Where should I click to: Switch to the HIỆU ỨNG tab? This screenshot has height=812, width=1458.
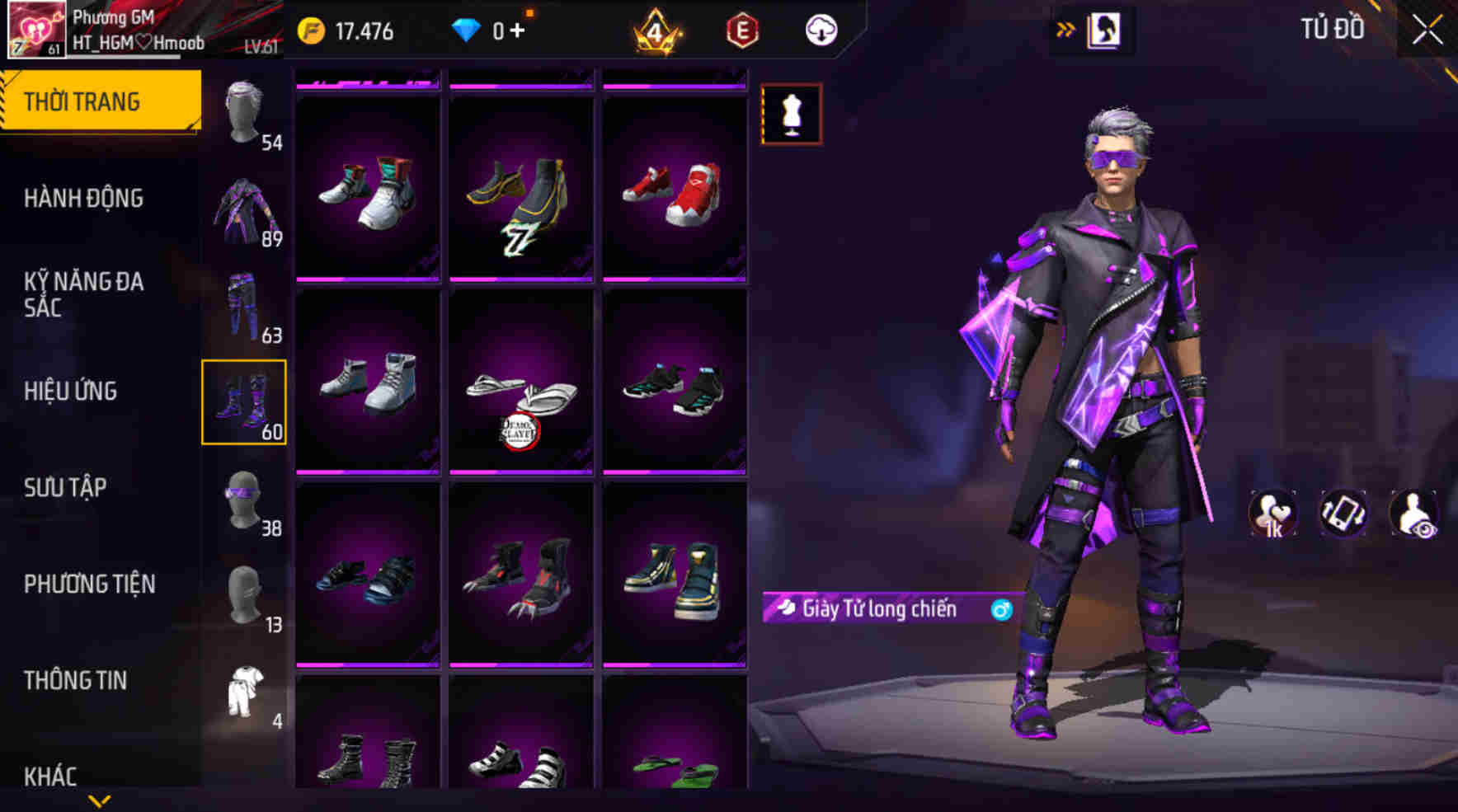pyautogui.click(x=72, y=392)
